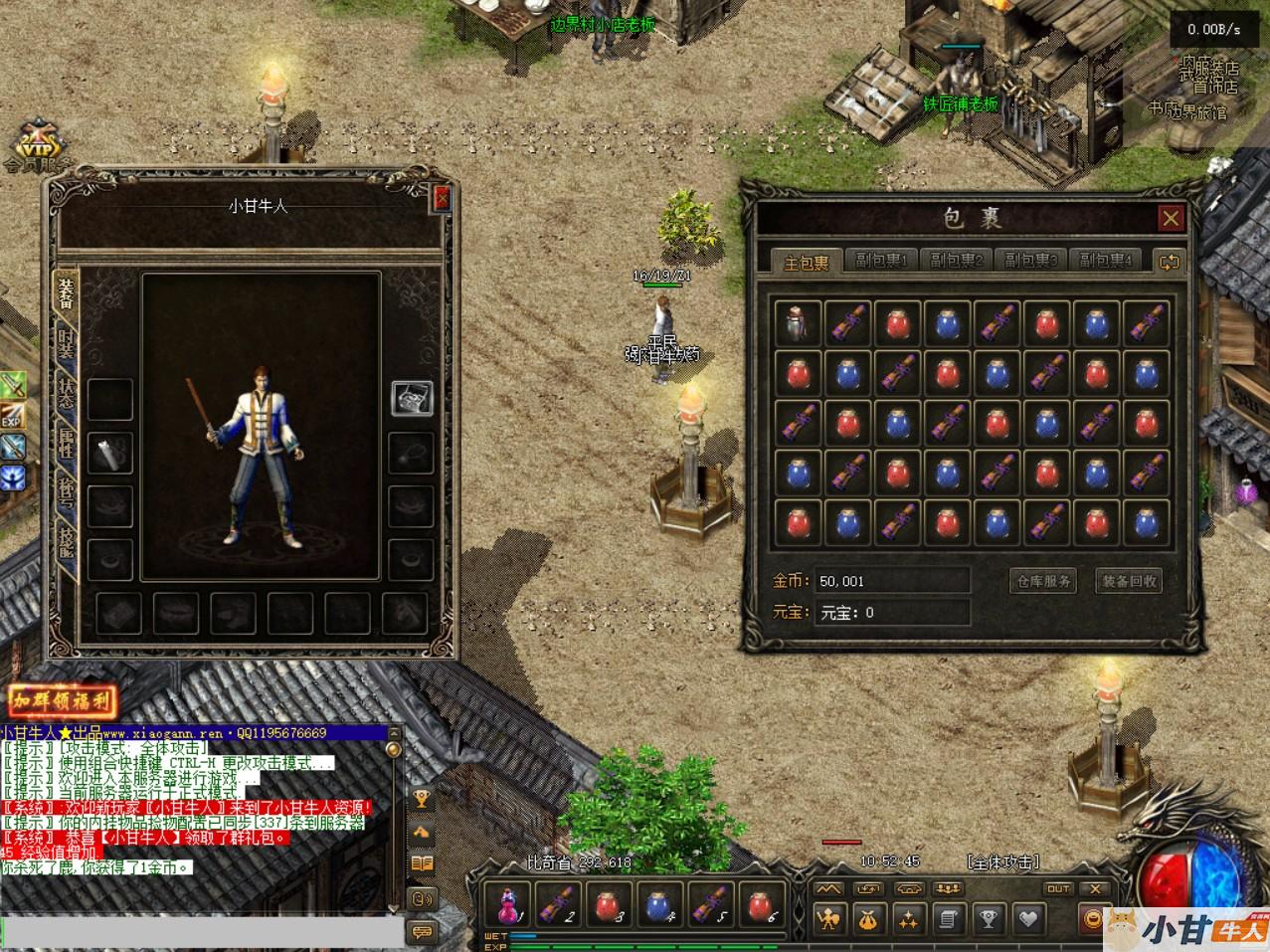Open the 副包裹3 bag tab

pos(1029,261)
